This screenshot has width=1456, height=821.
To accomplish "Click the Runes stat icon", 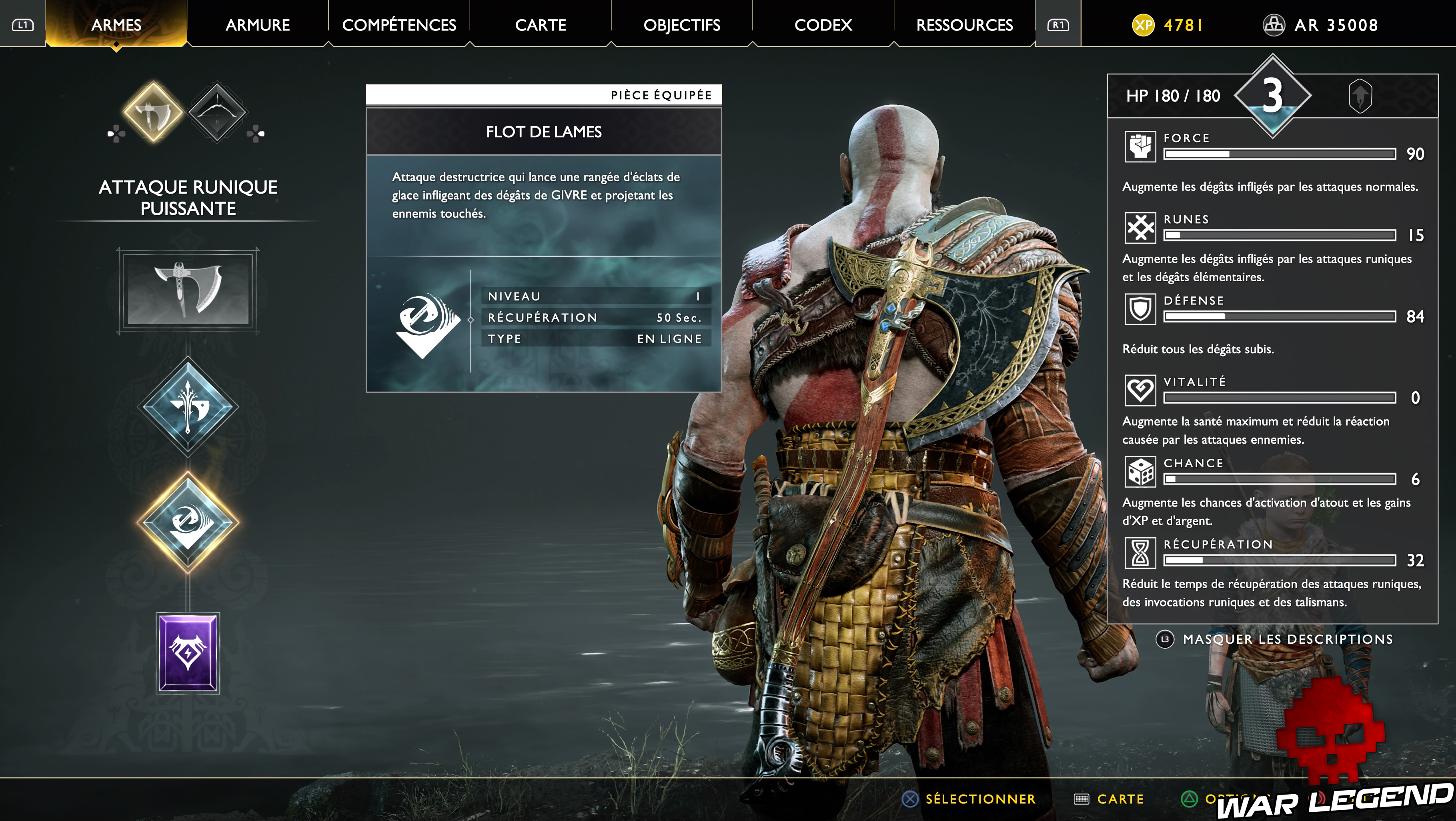I will tap(1140, 228).
